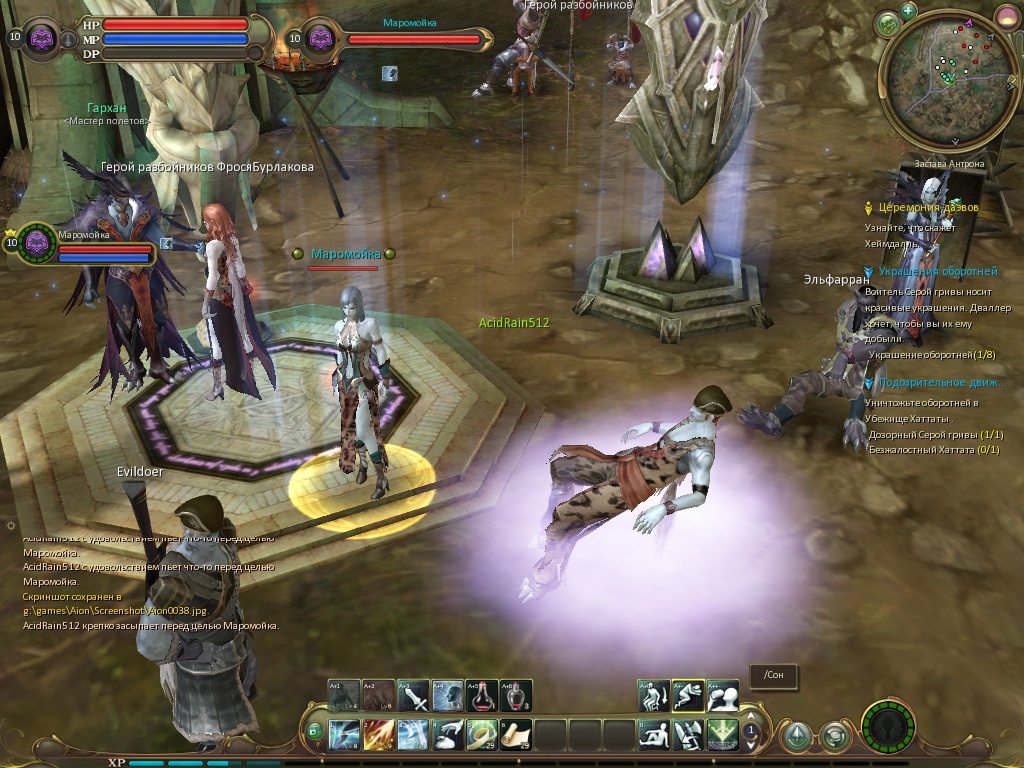
Task: Use the pink flask with count 3
Action: coord(516,696)
